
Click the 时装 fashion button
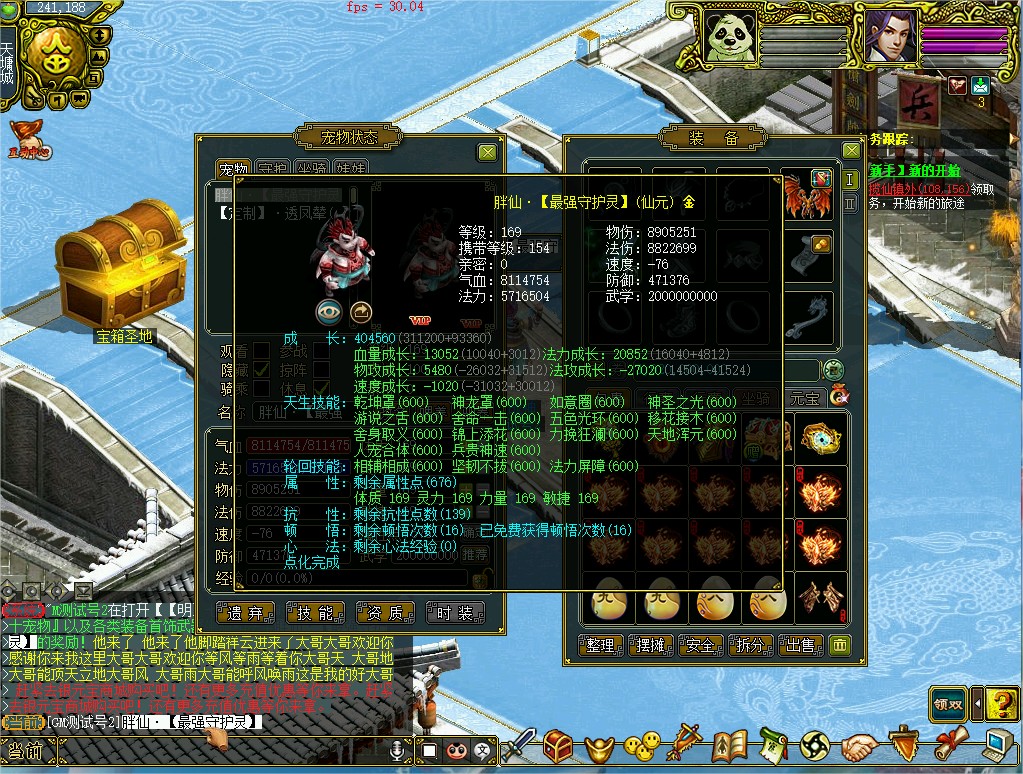[x=455, y=613]
